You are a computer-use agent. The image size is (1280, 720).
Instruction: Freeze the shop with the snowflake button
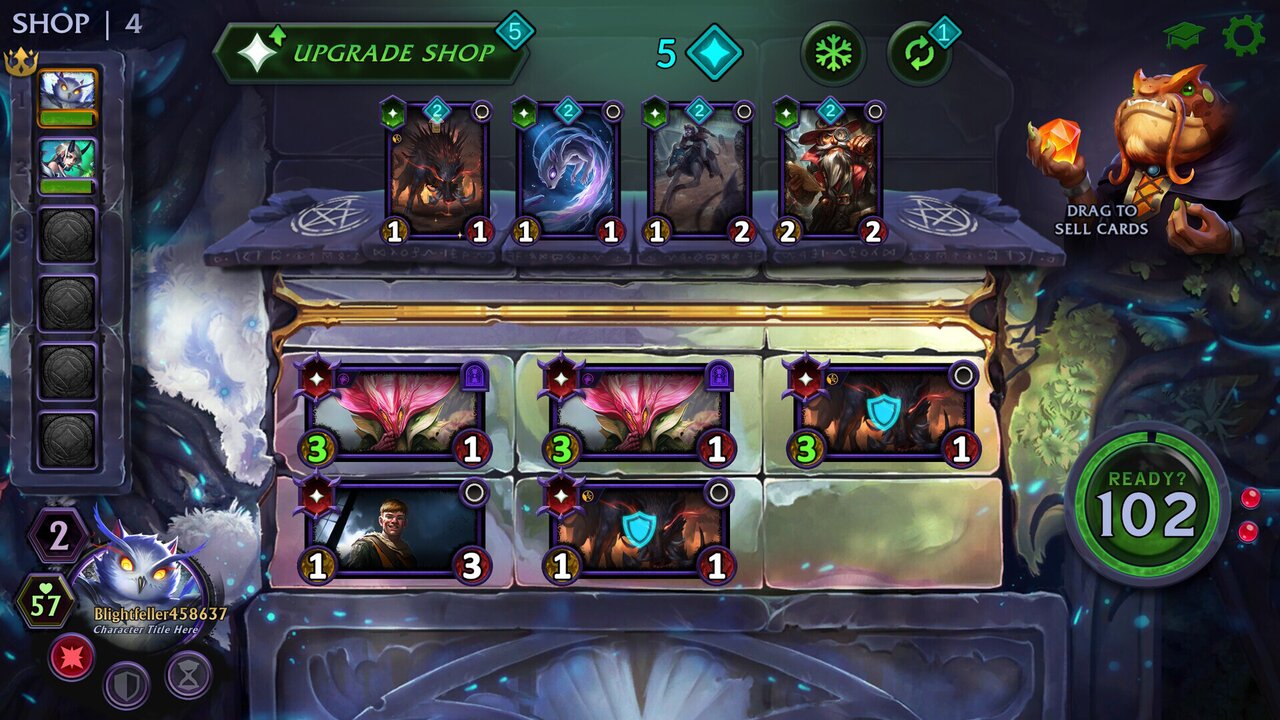tap(832, 53)
